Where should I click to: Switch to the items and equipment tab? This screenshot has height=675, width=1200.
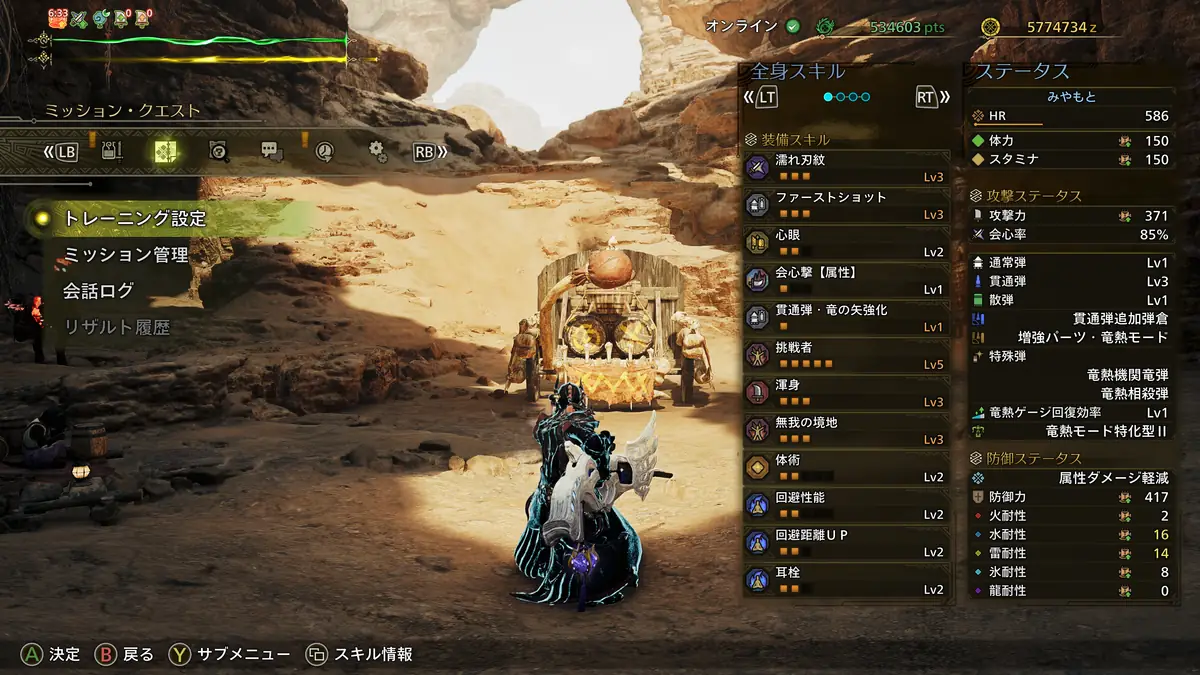[111, 152]
